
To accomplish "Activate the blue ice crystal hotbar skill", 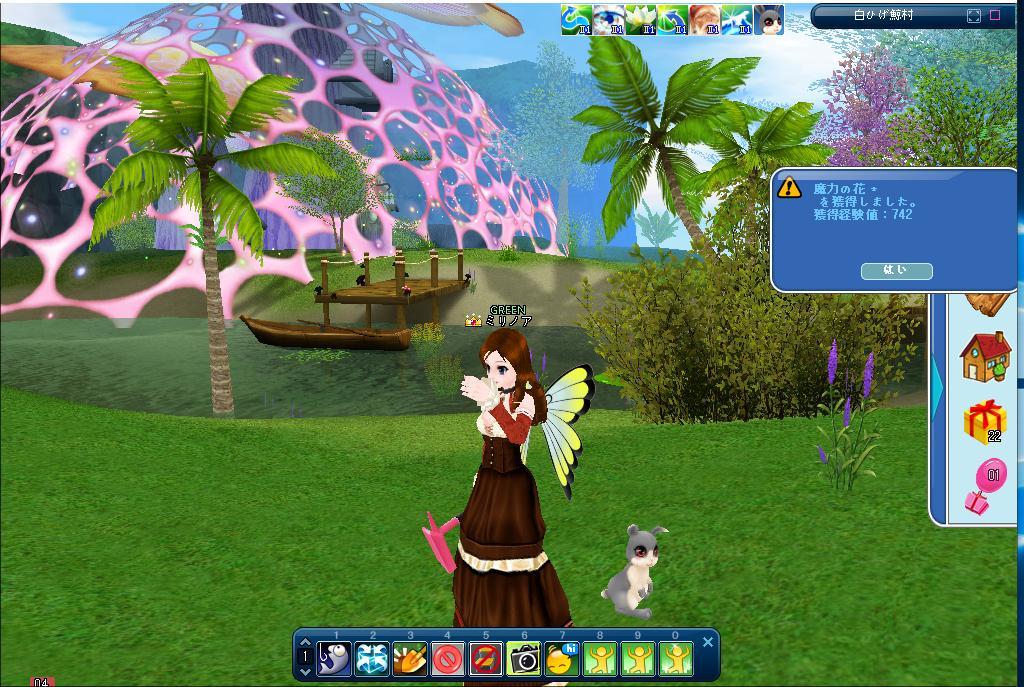I will pos(373,658).
